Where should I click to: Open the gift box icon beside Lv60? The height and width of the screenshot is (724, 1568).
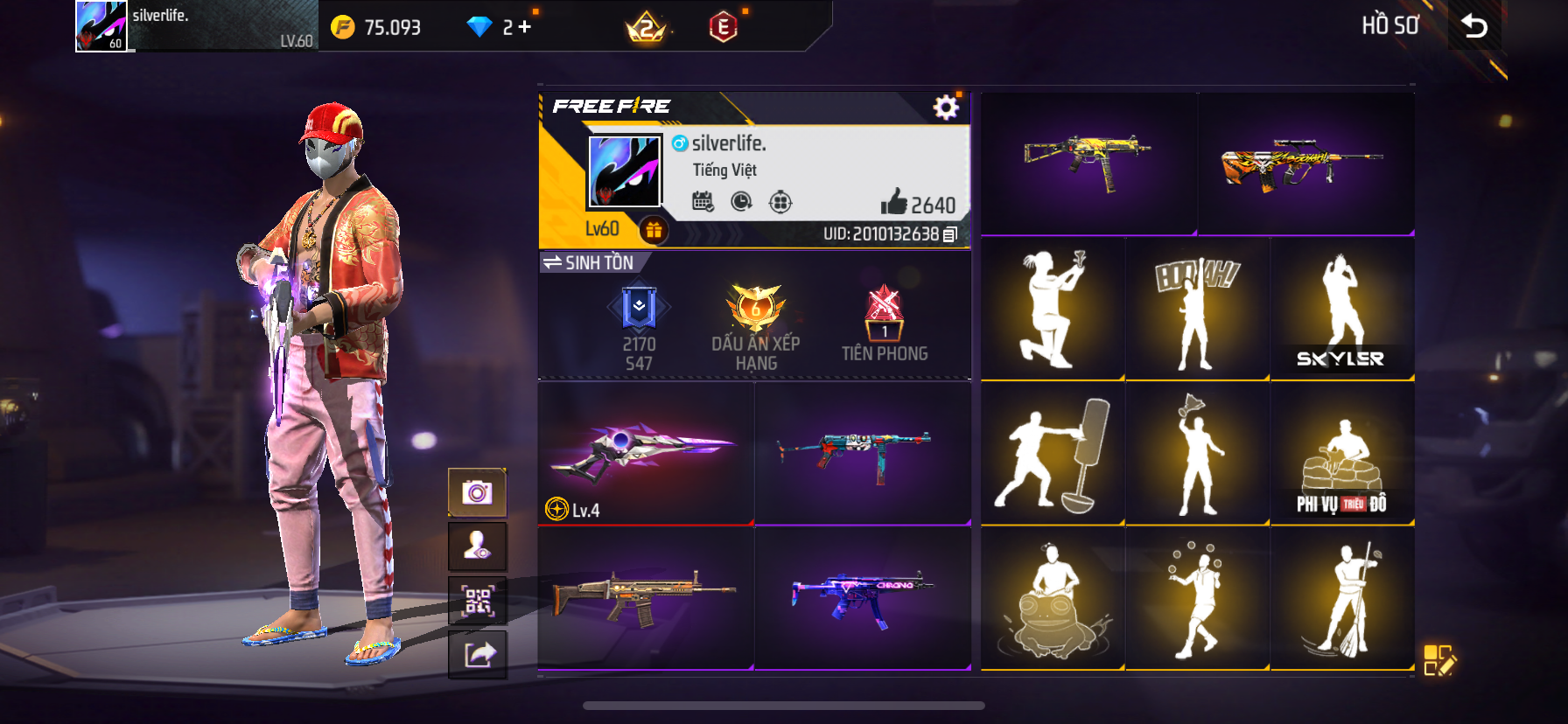[x=654, y=230]
